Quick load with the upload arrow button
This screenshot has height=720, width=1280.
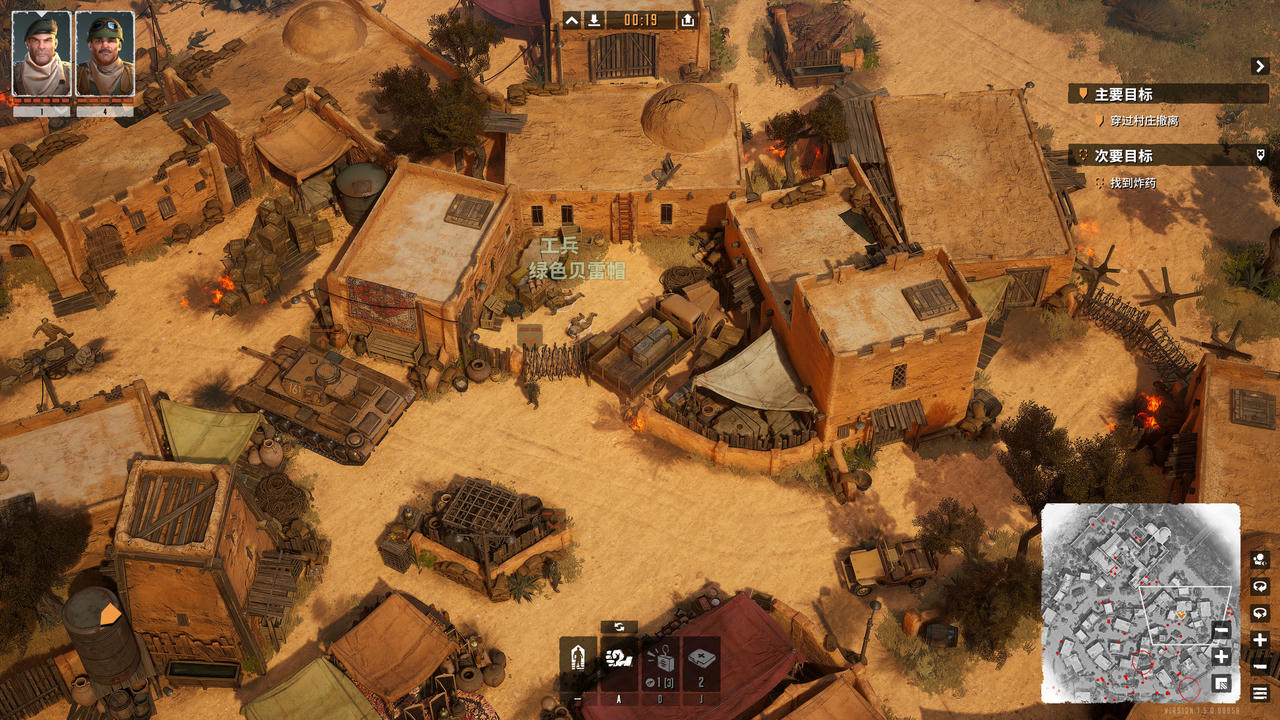click(687, 20)
